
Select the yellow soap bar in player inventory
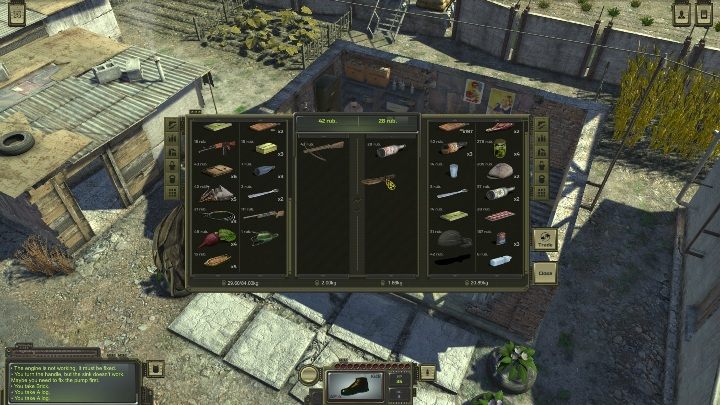tap(264, 147)
